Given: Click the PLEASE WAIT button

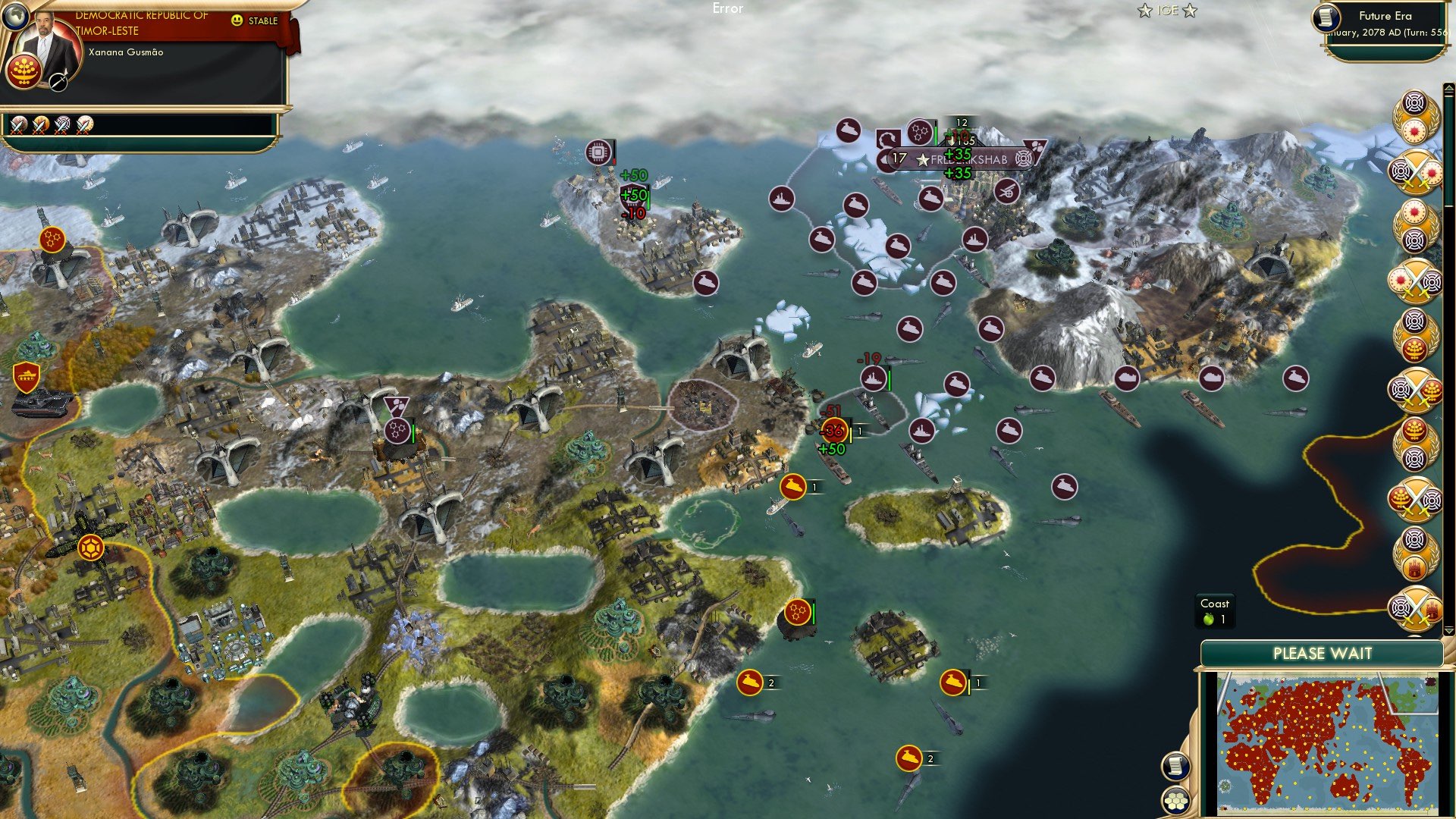Looking at the screenshot, I should coord(1323,652).
